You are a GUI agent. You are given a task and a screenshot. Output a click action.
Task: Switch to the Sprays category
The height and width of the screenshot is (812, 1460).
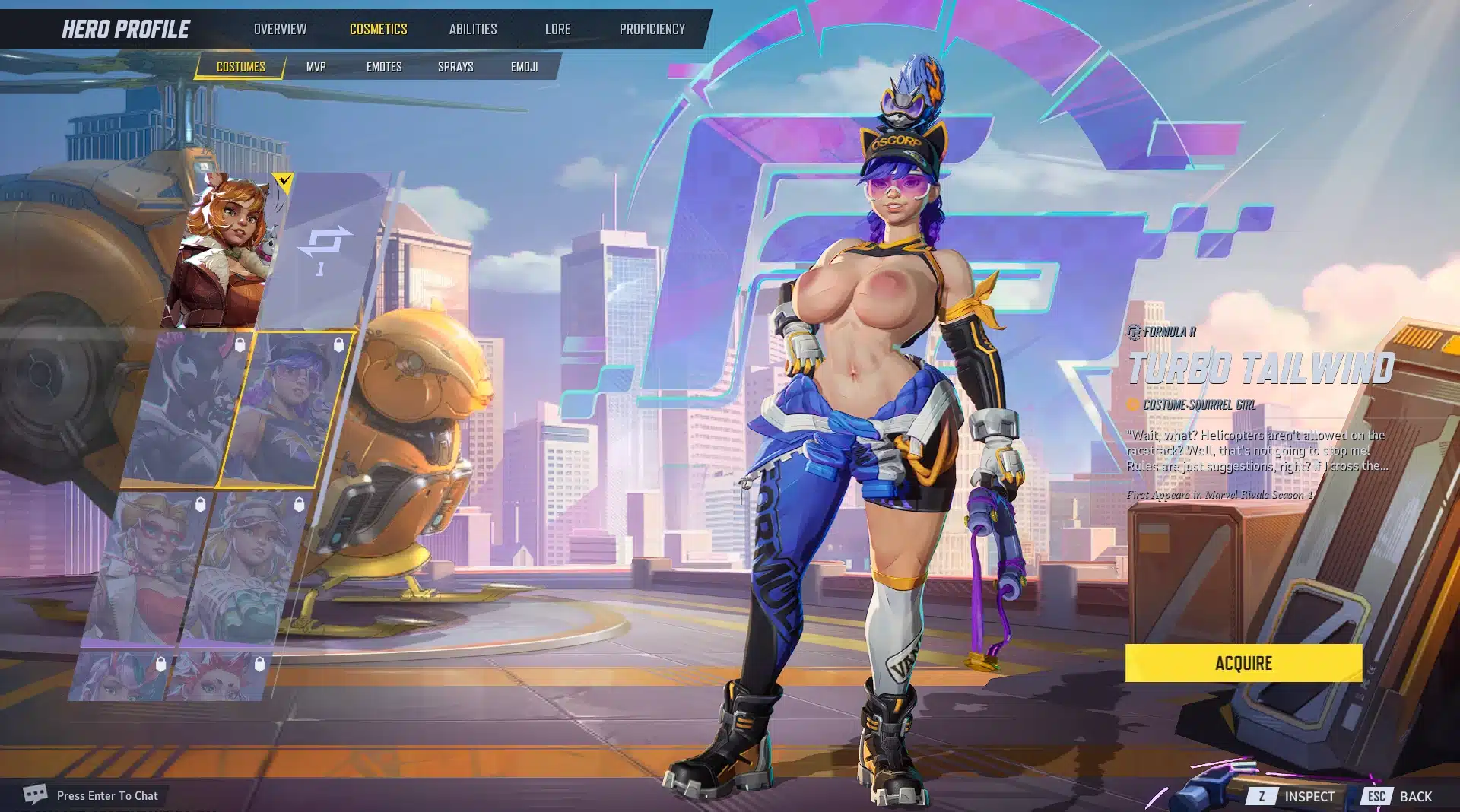pos(455,67)
